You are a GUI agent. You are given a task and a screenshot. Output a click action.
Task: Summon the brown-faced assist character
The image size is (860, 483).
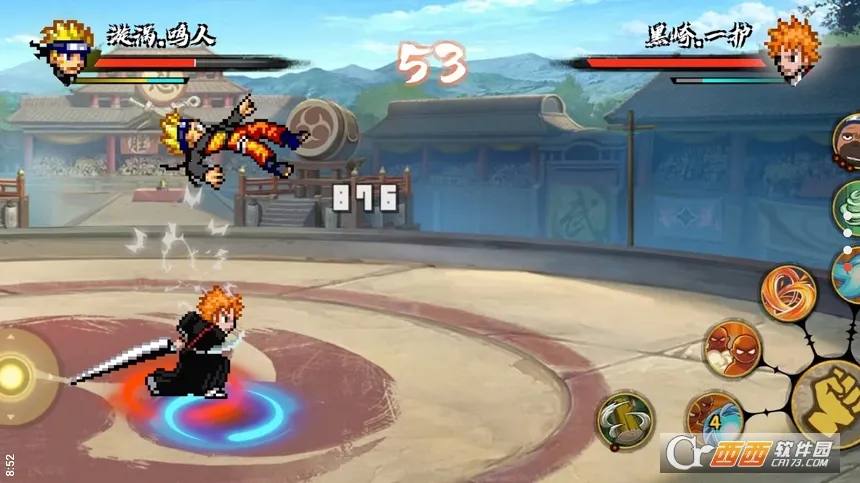[848, 143]
